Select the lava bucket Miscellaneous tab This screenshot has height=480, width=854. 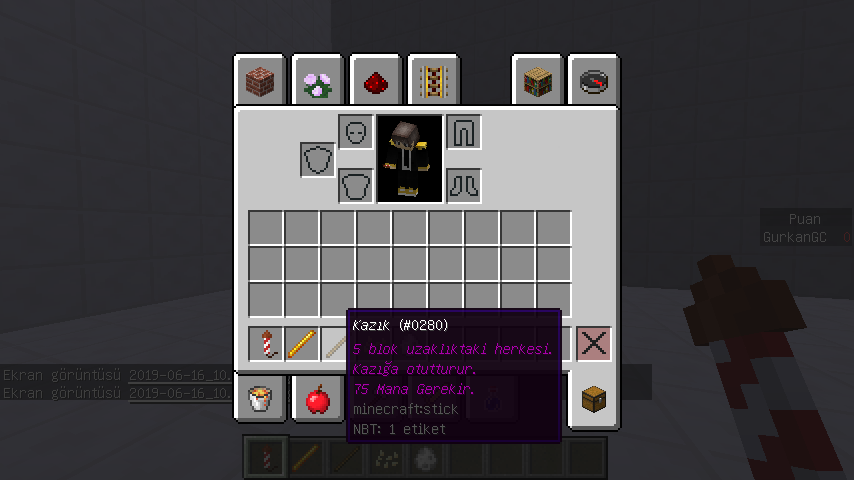pyautogui.click(x=260, y=400)
